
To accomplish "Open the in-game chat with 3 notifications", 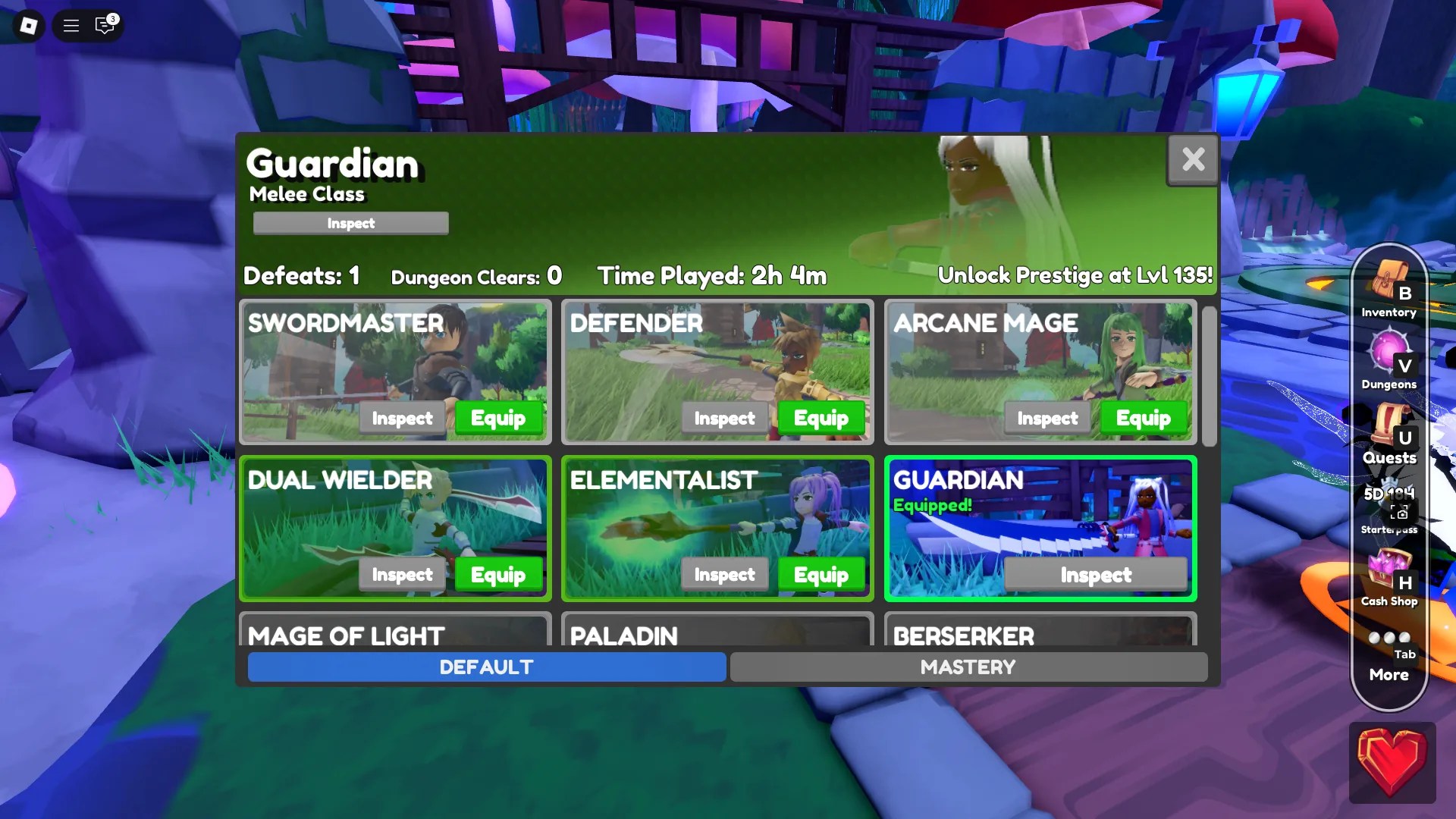I will 104,25.
